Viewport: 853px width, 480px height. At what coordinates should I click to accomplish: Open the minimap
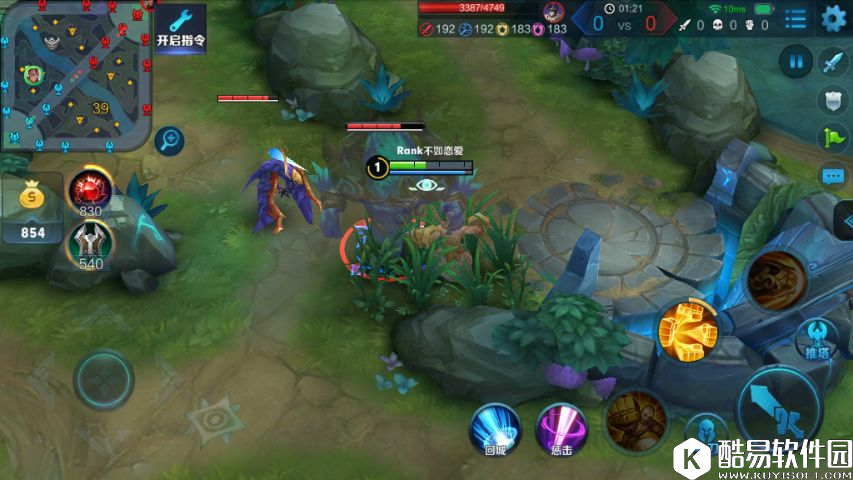pos(75,75)
